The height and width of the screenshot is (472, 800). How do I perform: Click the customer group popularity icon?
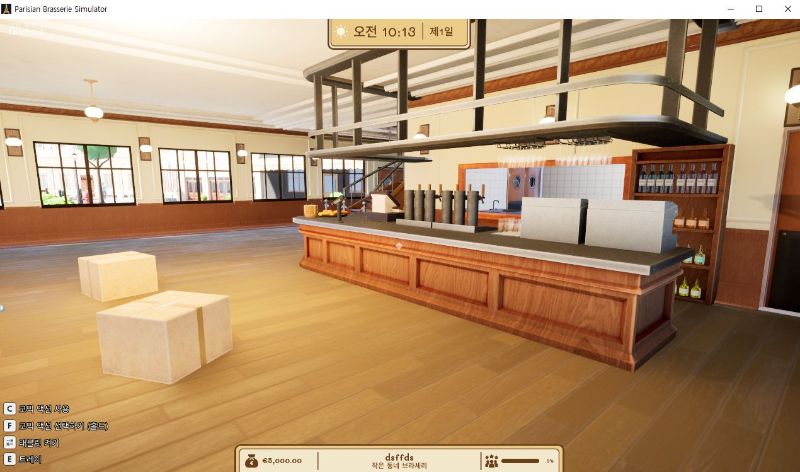point(491,461)
